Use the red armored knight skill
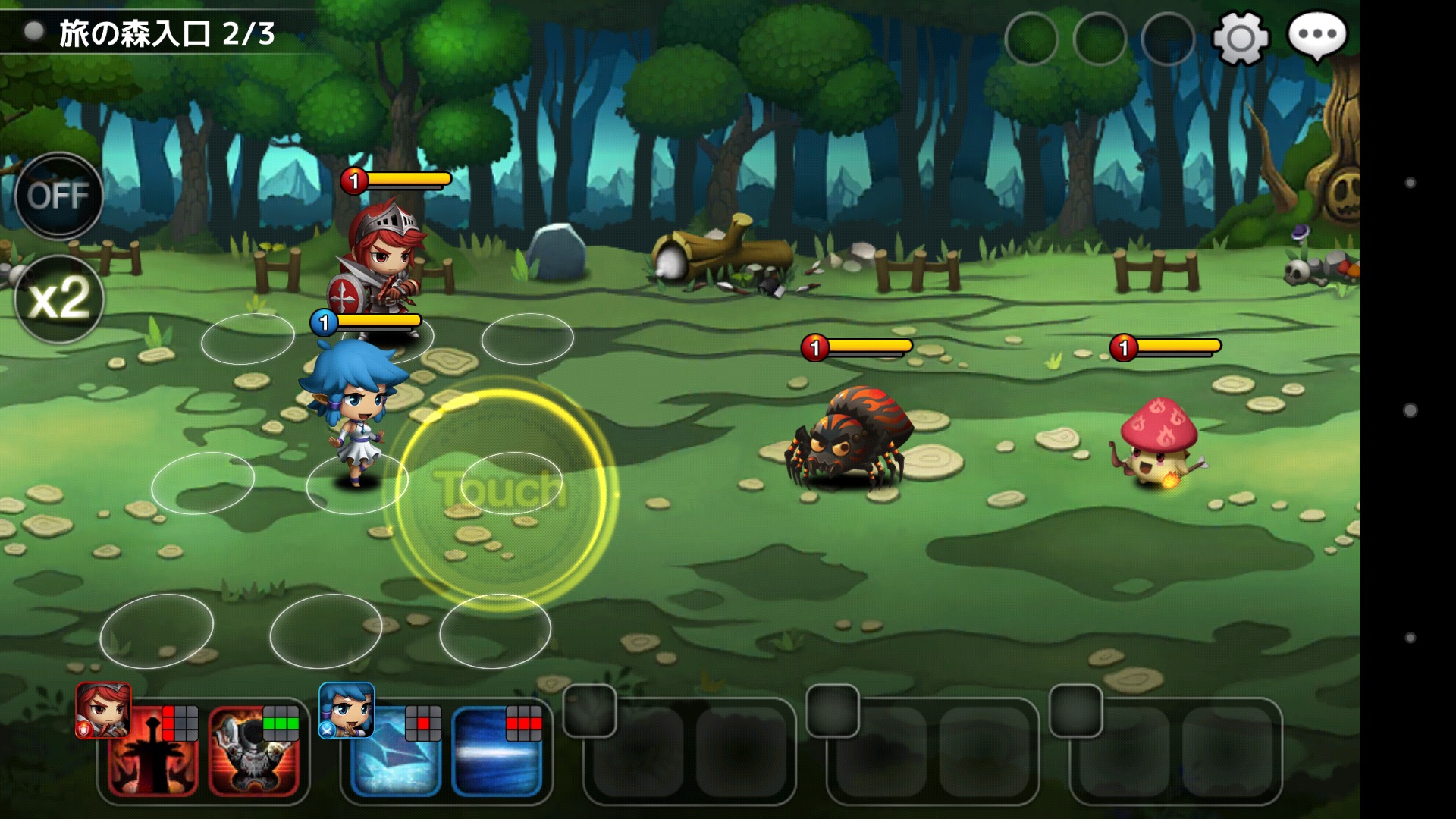Image resolution: width=1456 pixels, height=819 pixels. click(x=254, y=752)
